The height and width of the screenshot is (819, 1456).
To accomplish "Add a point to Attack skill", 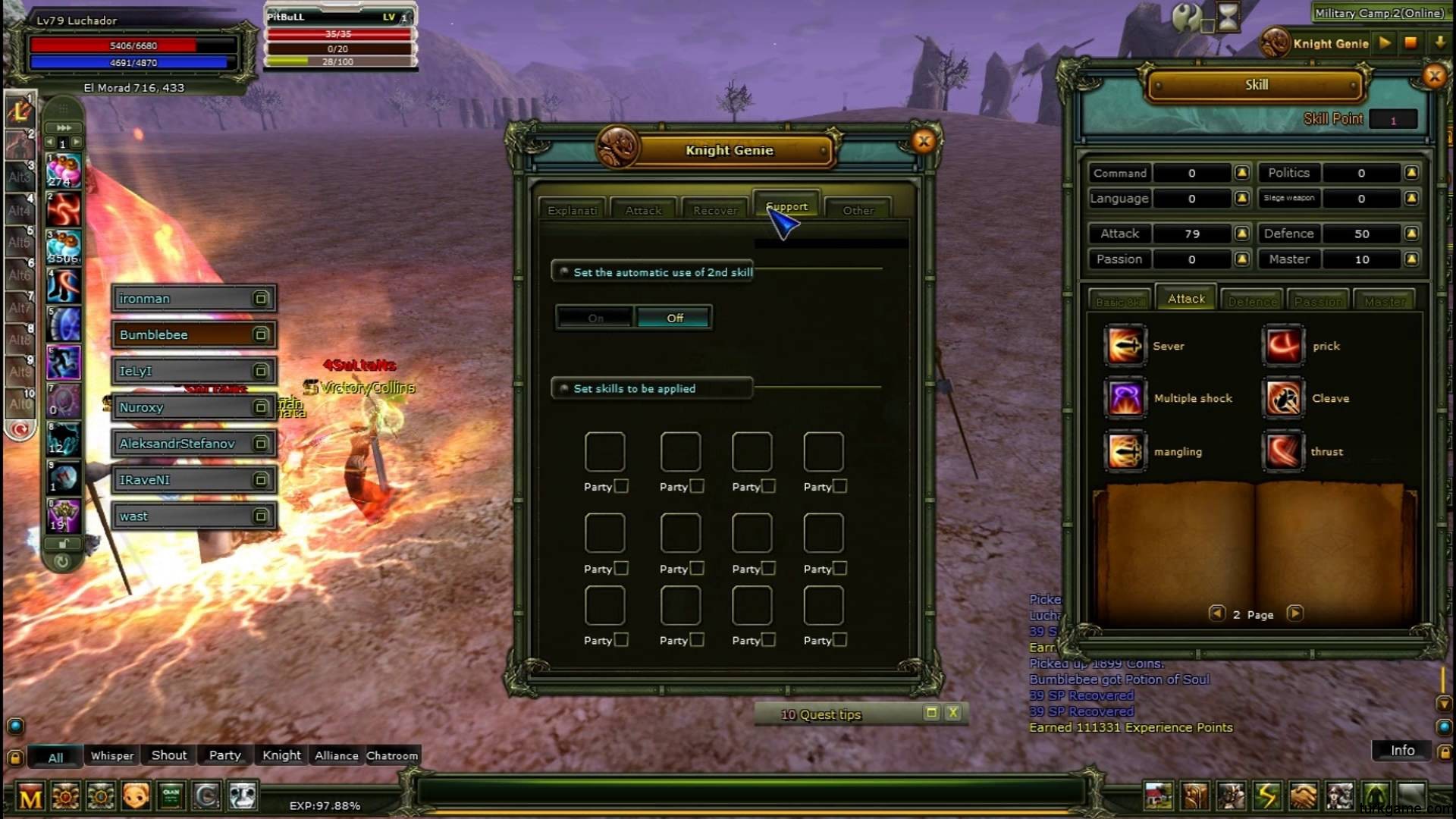I will pyautogui.click(x=1241, y=234).
